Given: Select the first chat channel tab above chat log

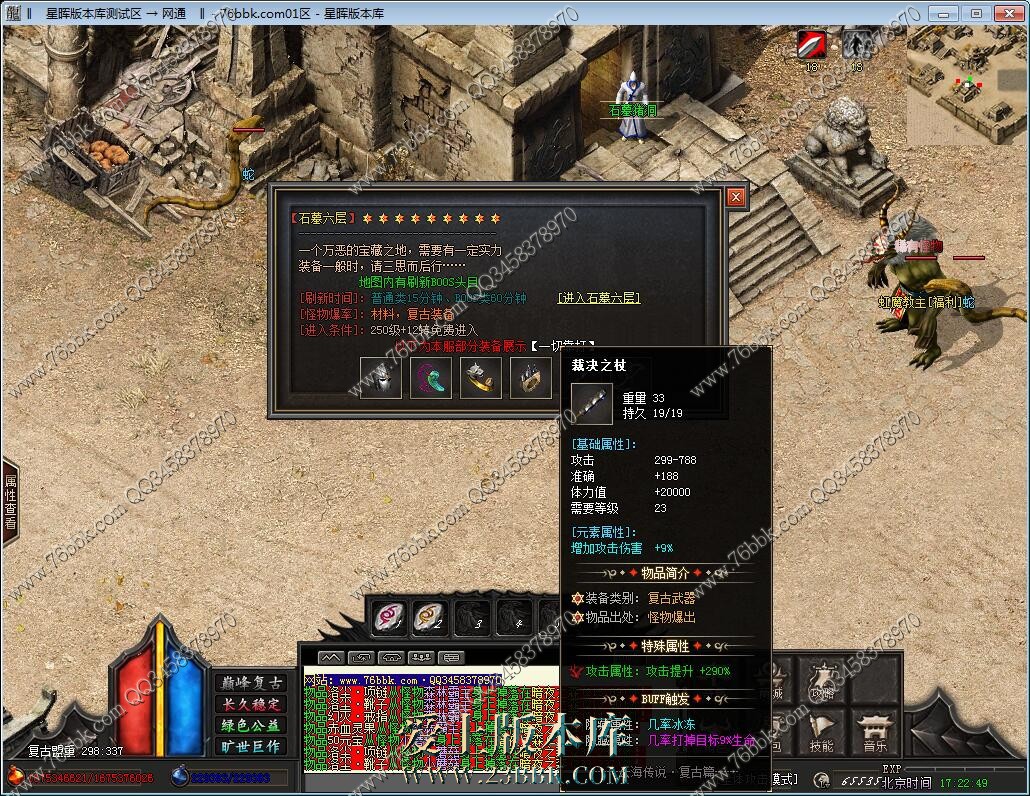Looking at the screenshot, I should 331,657.
